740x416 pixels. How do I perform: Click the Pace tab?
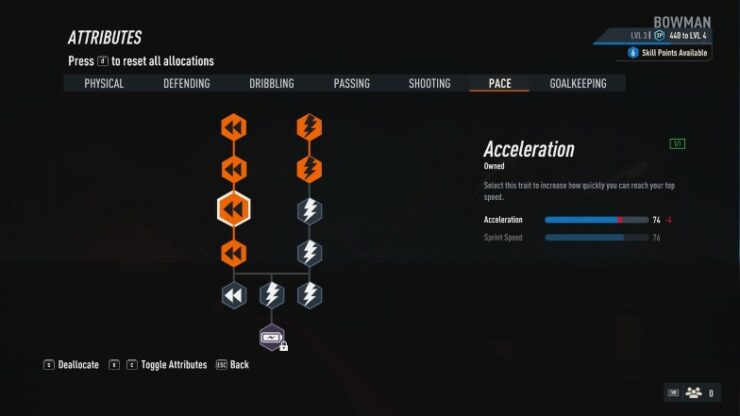click(x=500, y=84)
